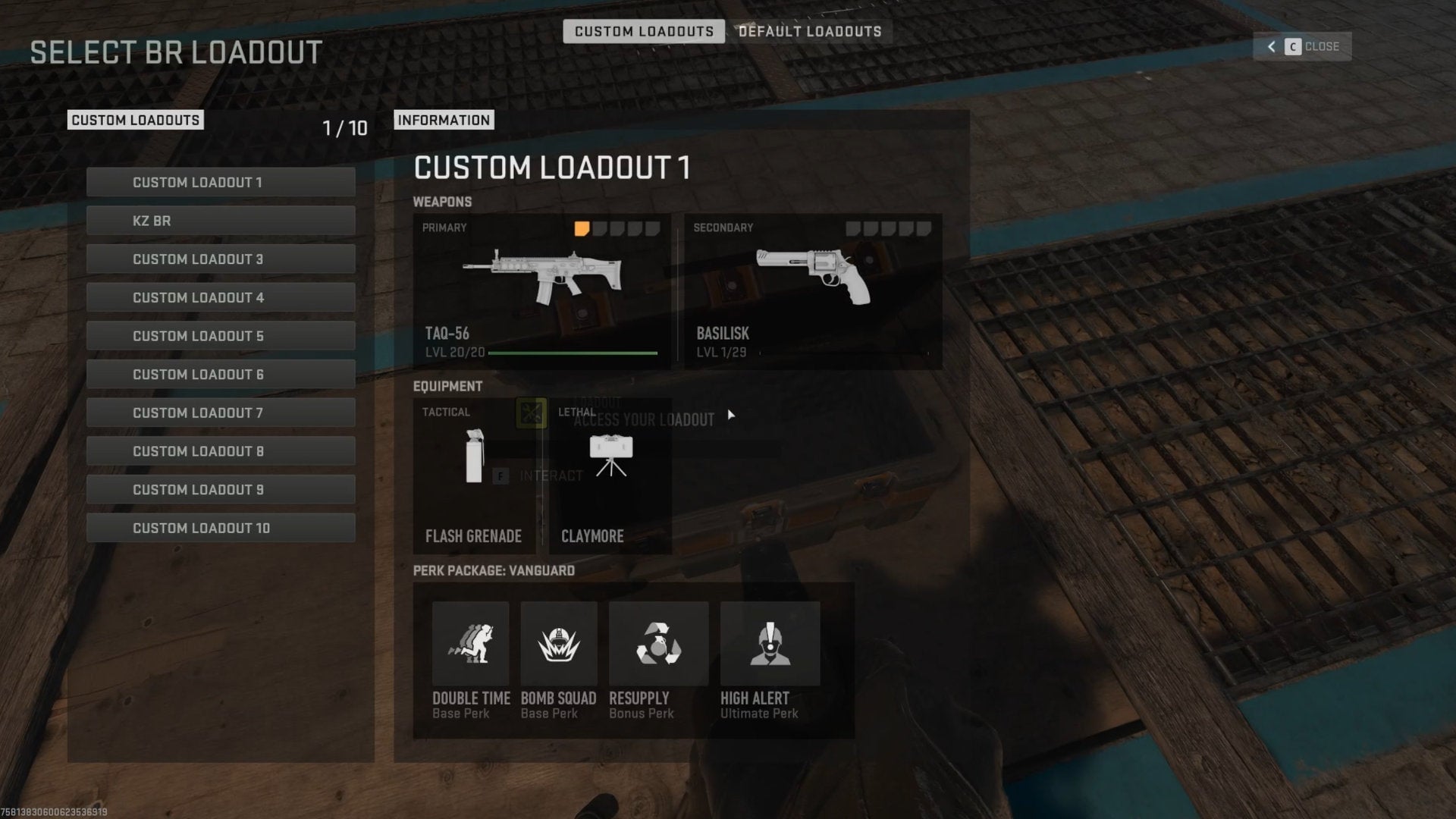Select the Double Time base perk icon

[469, 643]
